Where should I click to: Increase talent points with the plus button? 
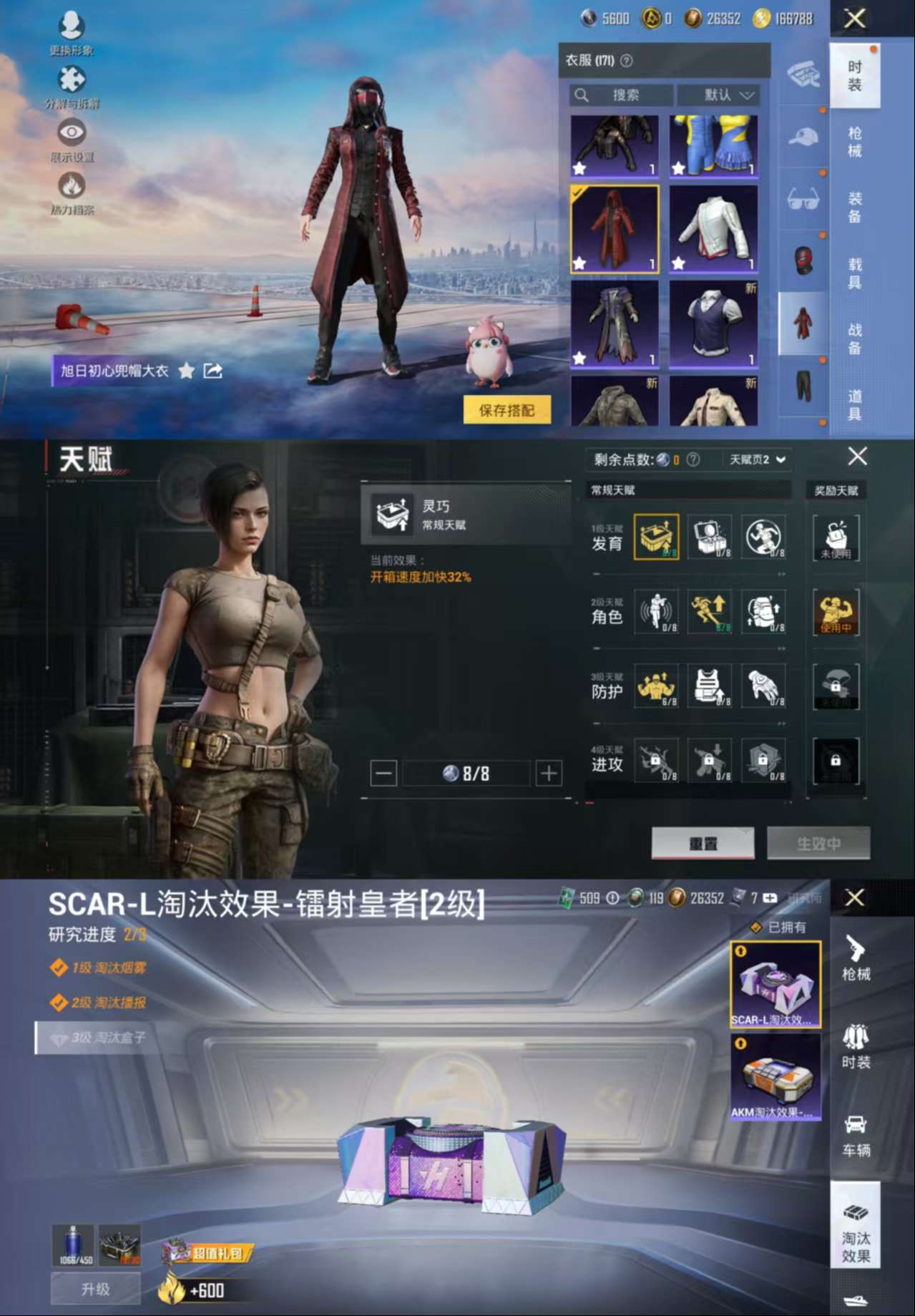[549, 774]
